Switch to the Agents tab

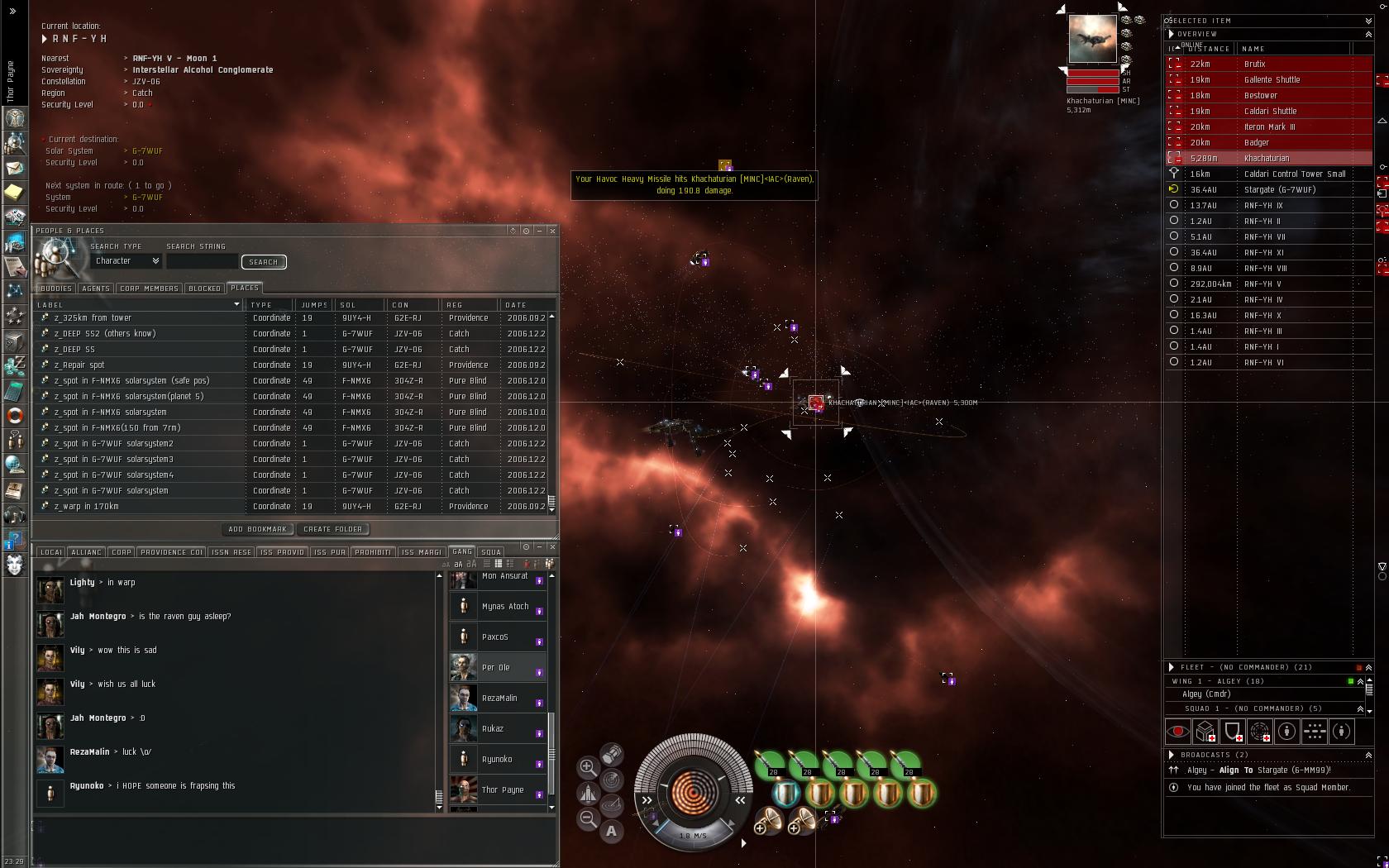pyautogui.click(x=95, y=289)
